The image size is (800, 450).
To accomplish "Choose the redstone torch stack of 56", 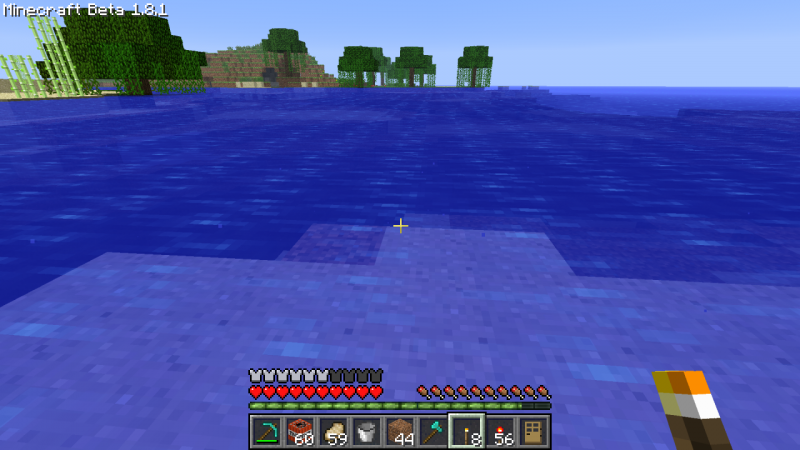I will [501, 431].
